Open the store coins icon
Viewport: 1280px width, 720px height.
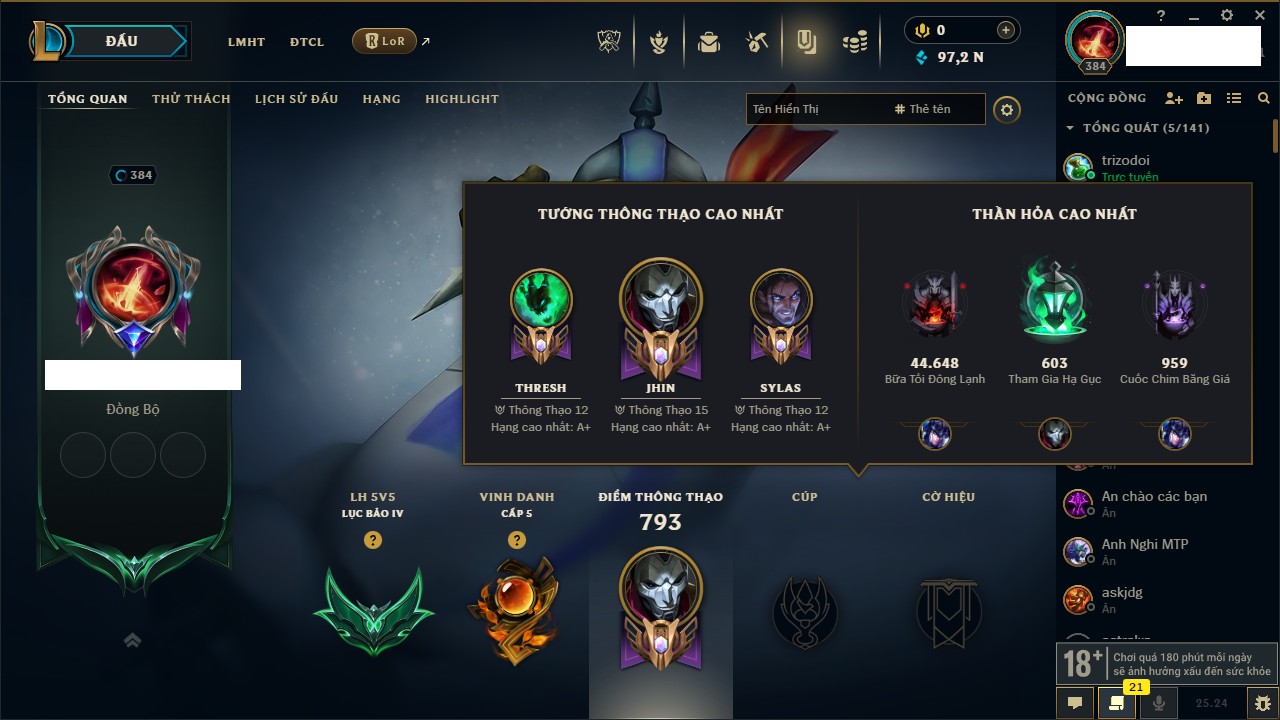coord(854,42)
